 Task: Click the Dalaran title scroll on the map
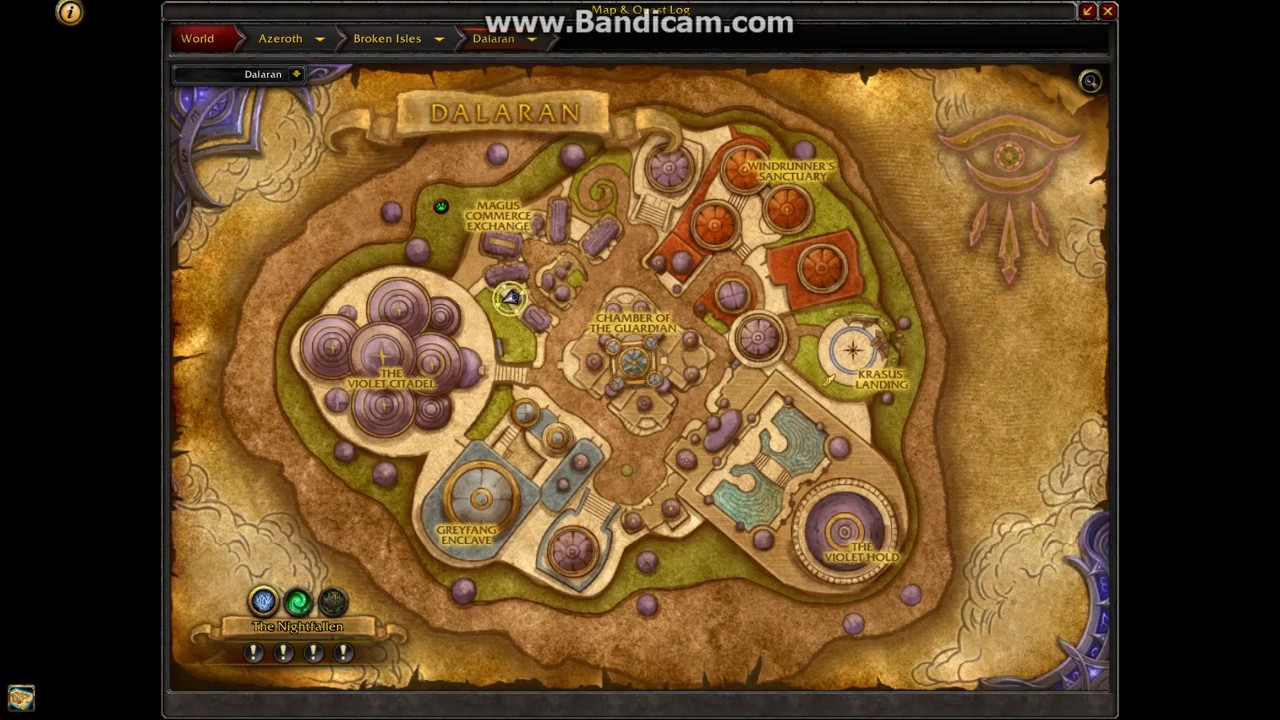tap(506, 112)
